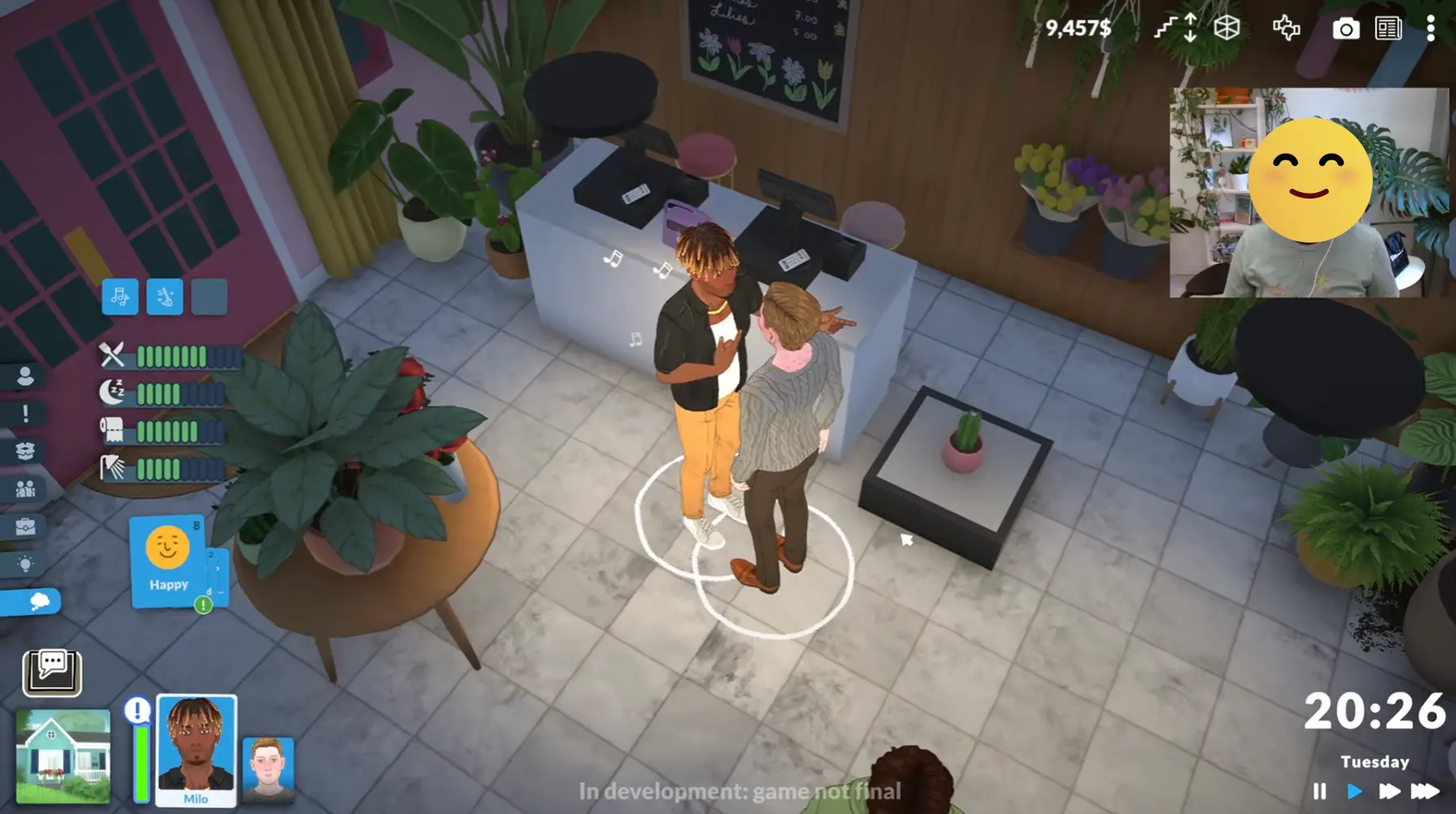Pause the game clock
The image size is (1456, 814).
coord(1322,790)
